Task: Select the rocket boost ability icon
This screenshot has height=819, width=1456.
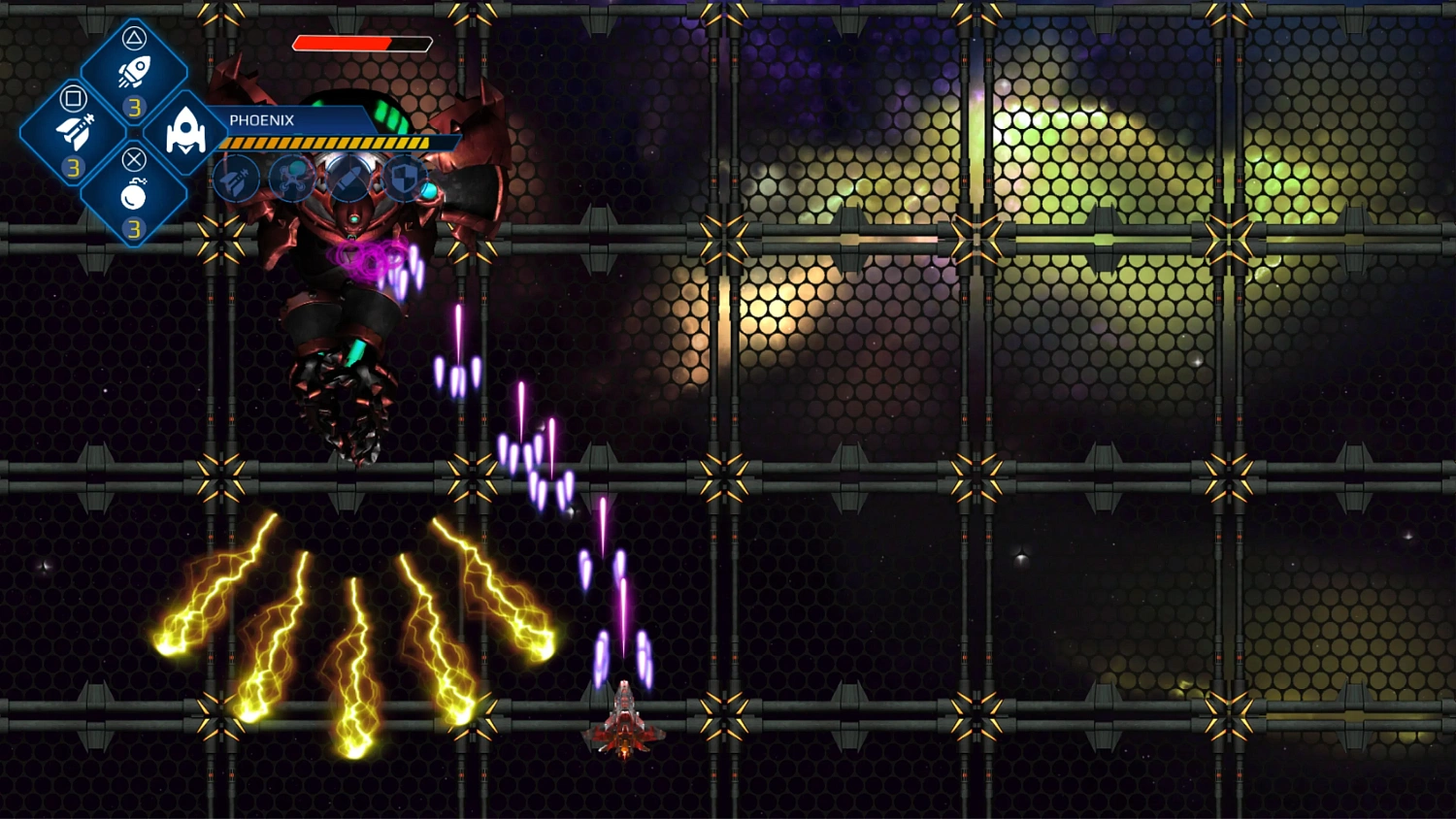Action: click(136, 68)
